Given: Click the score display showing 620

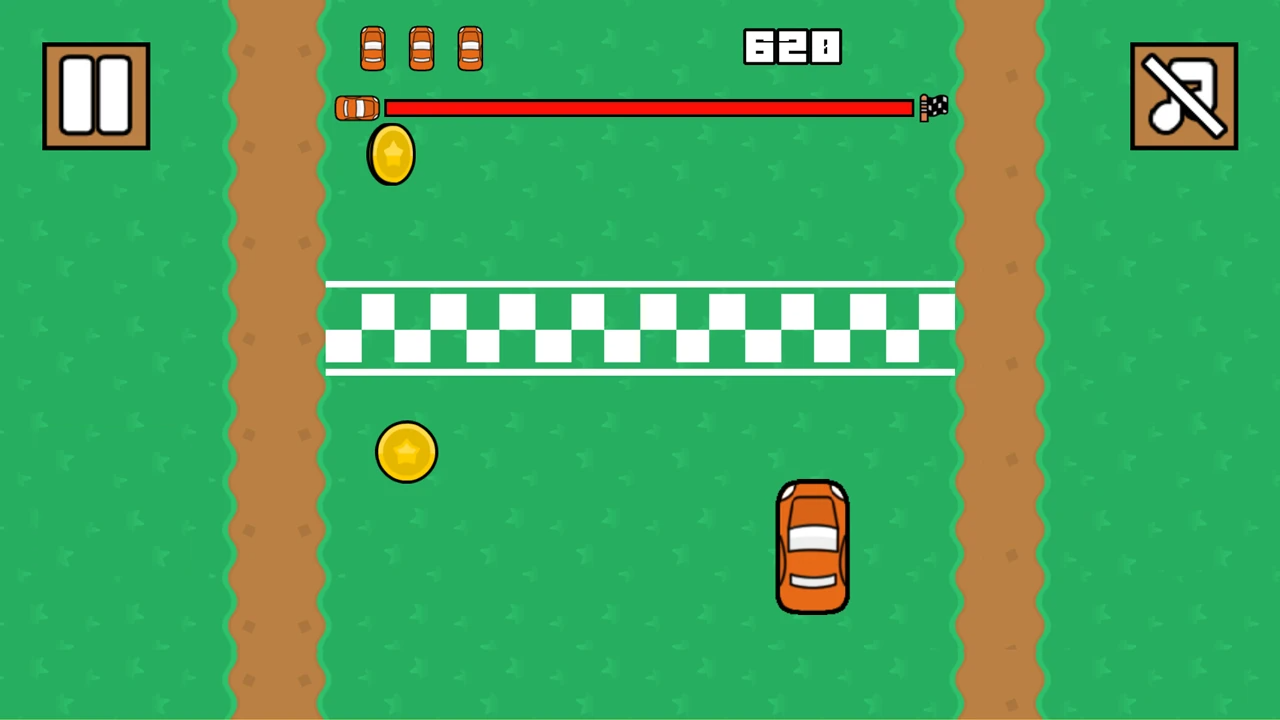Looking at the screenshot, I should click(791, 47).
